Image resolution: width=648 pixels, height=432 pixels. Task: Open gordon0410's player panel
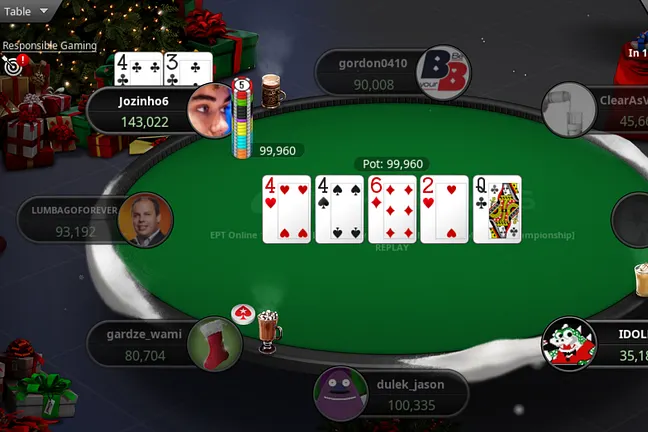(x=372, y=73)
